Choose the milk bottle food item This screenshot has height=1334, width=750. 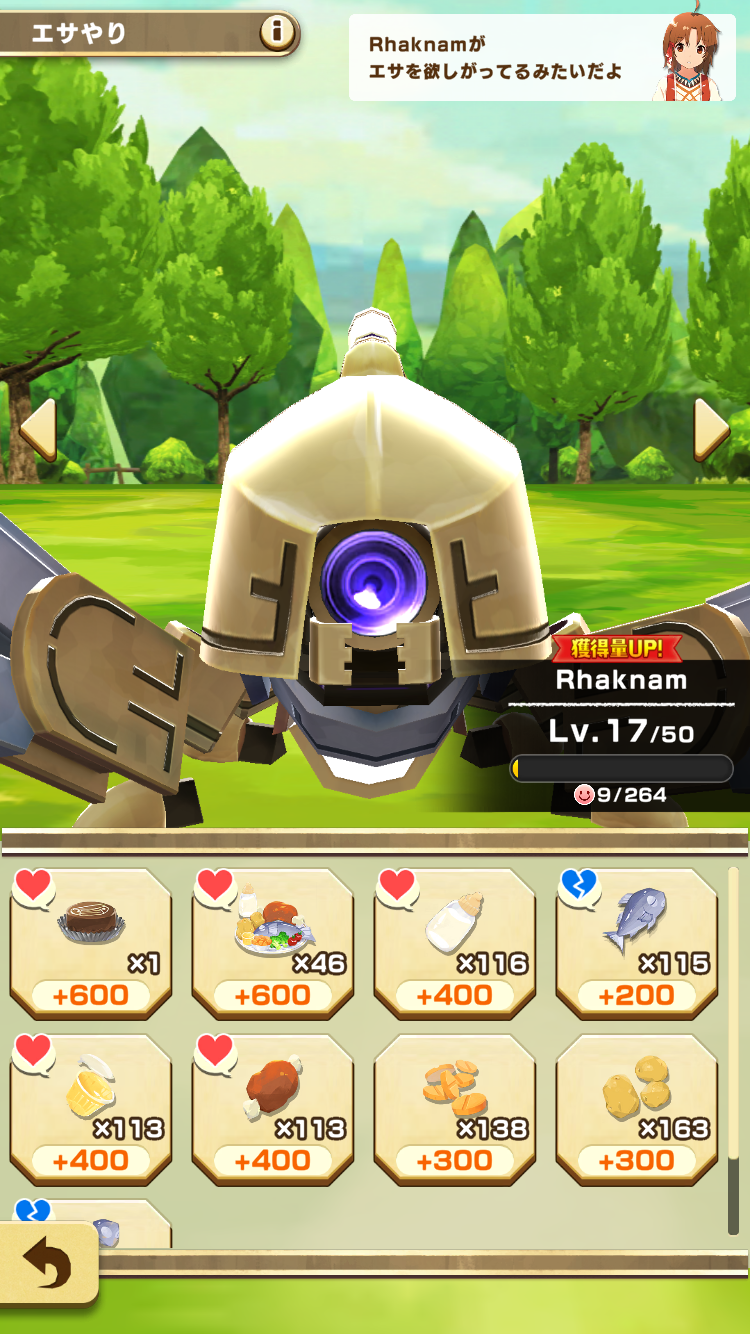pyautogui.click(x=455, y=942)
